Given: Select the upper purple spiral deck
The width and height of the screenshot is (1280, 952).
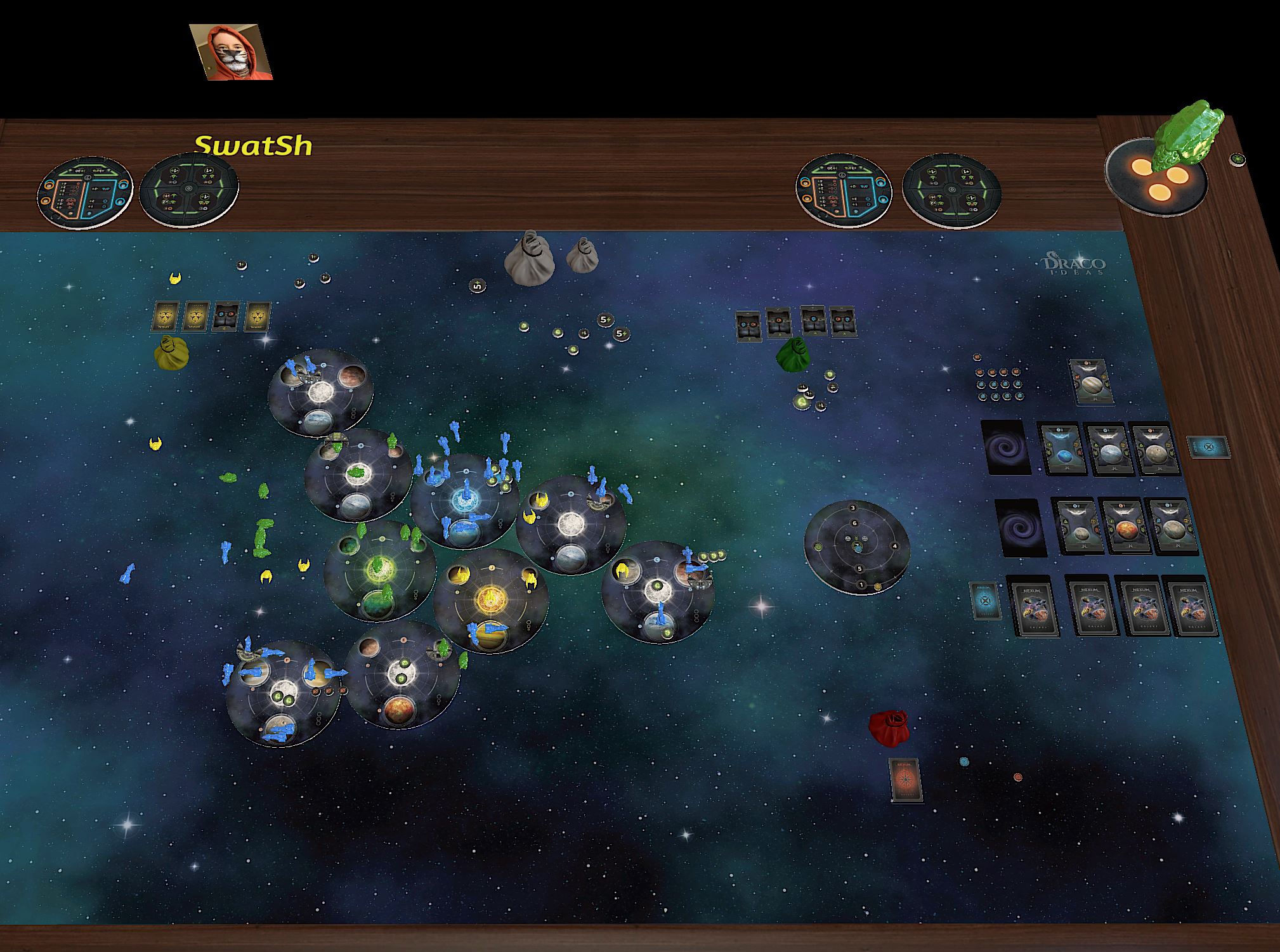Looking at the screenshot, I should tap(1005, 447).
